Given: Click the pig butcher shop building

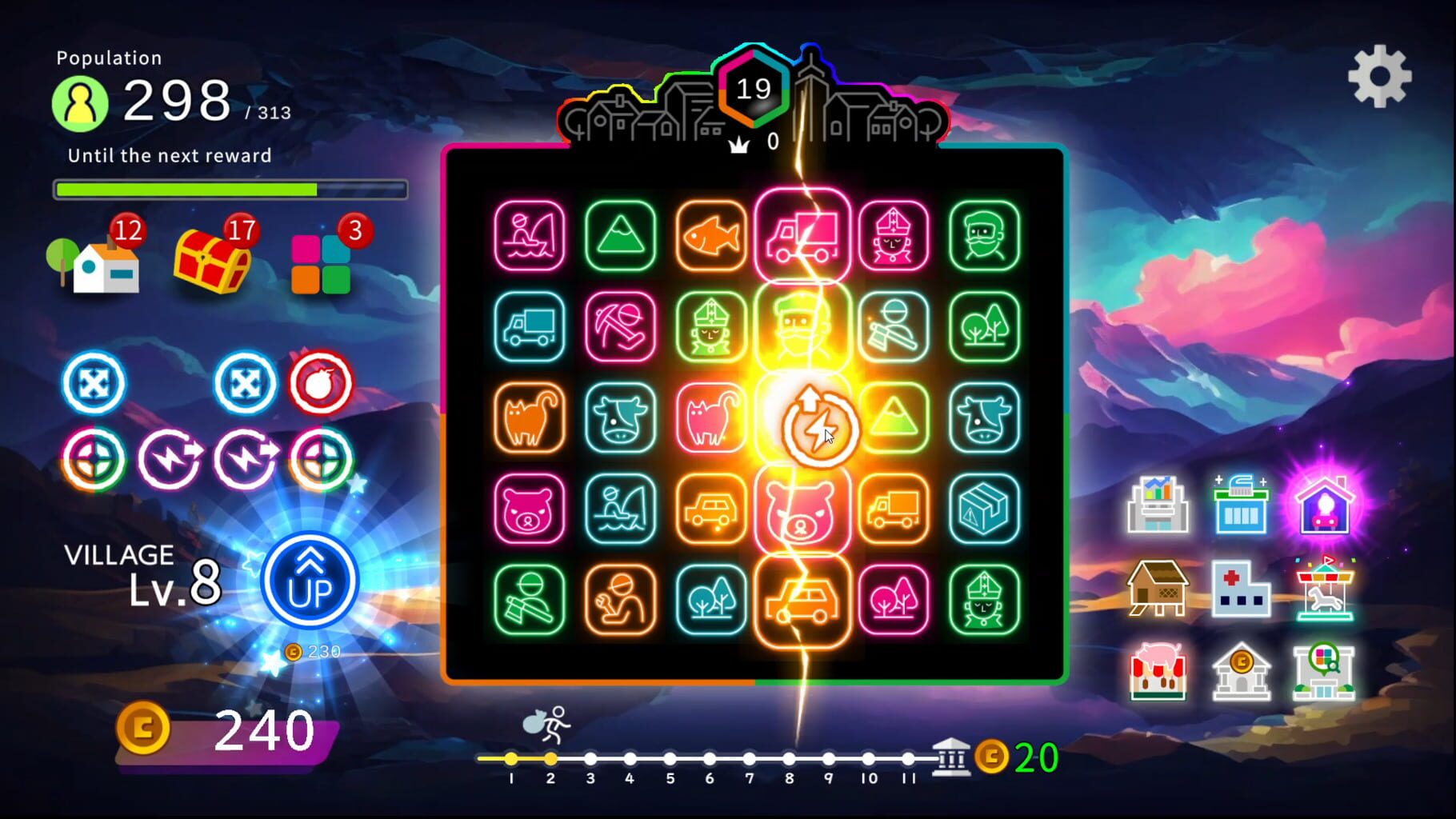Looking at the screenshot, I should click(x=1160, y=672).
